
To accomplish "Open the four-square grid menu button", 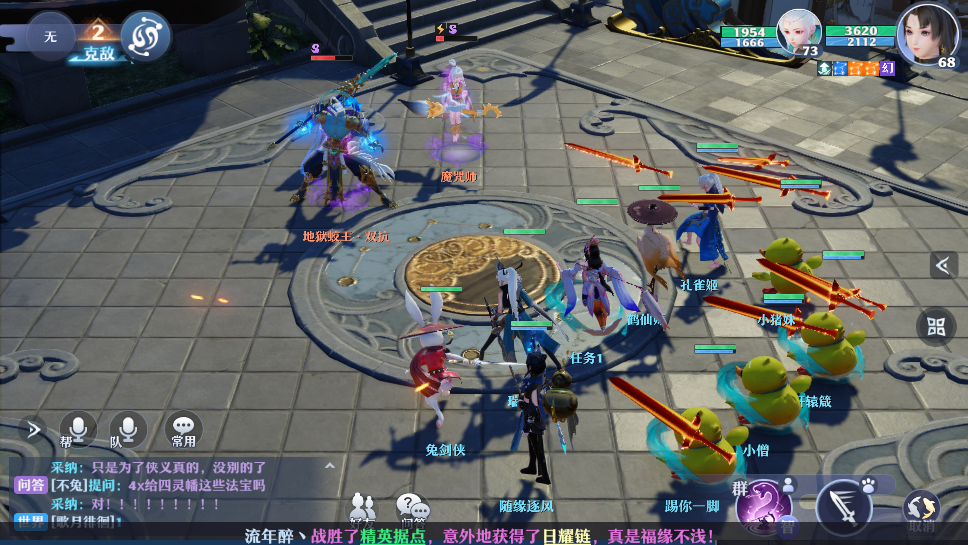I will coord(936,326).
